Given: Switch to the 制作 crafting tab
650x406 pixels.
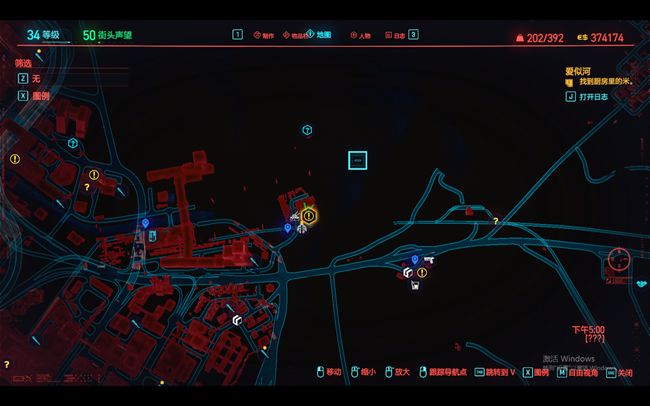Looking at the screenshot, I should point(267,35).
